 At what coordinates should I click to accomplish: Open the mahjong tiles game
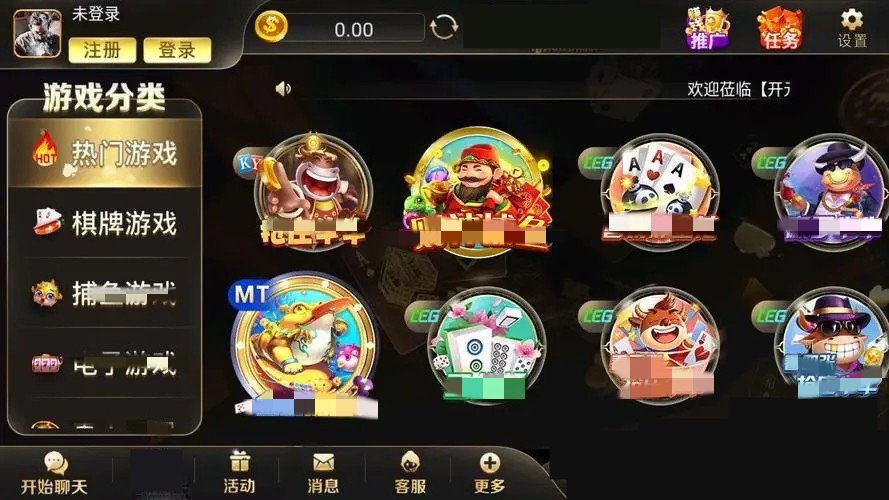click(x=486, y=345)
